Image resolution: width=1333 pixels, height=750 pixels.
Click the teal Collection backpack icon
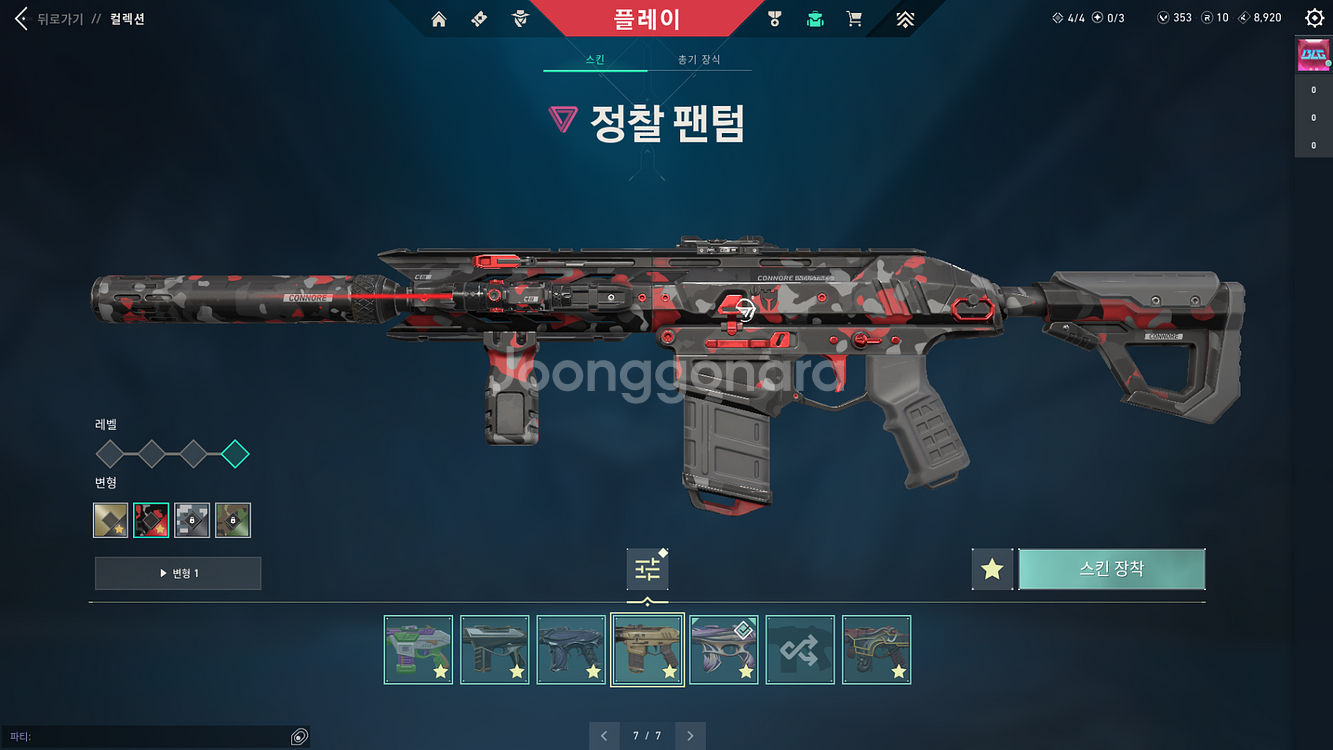click(x=815, y=17)
